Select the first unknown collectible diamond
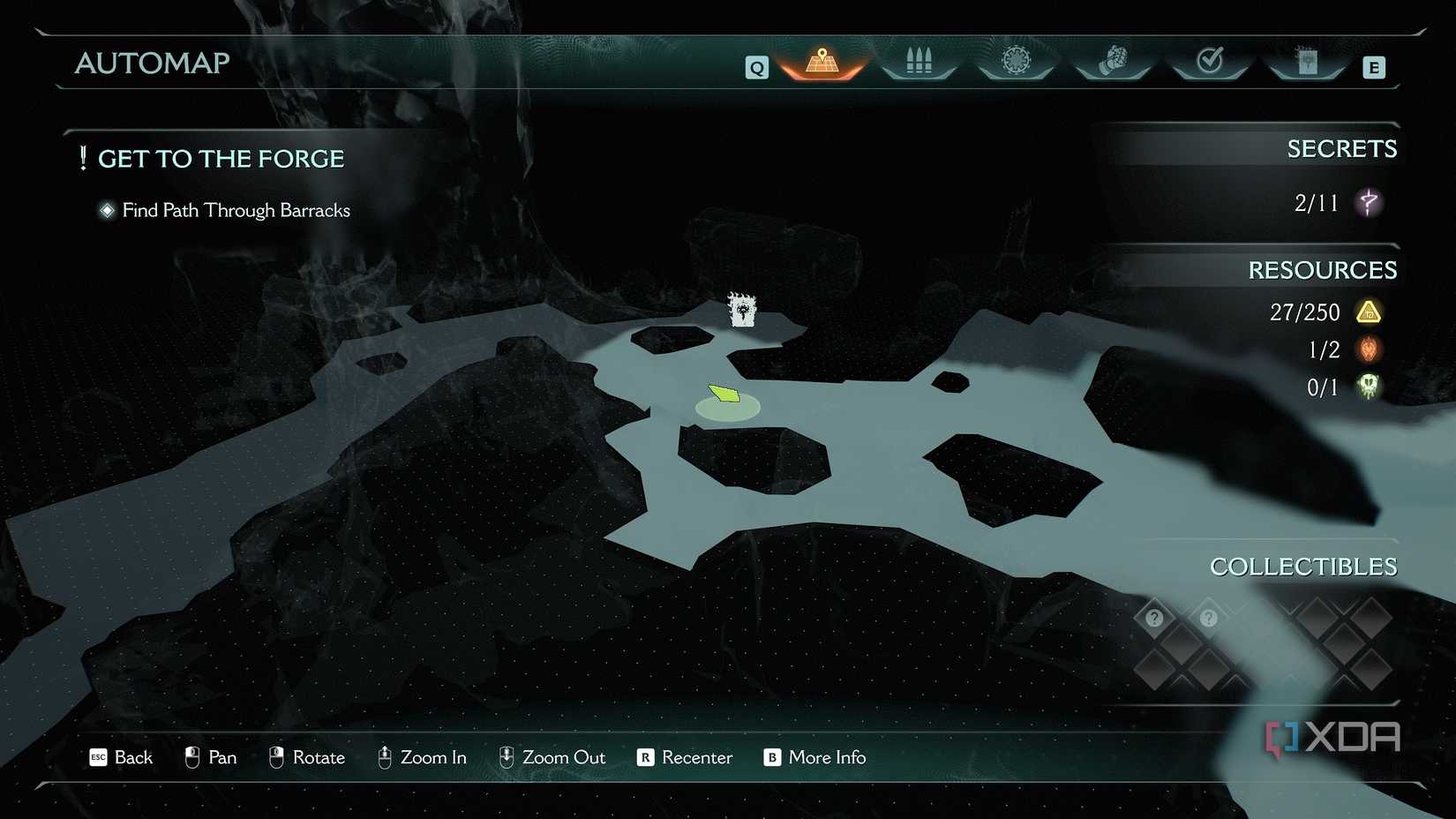1456x819 pixels. tap(1153, 618)
